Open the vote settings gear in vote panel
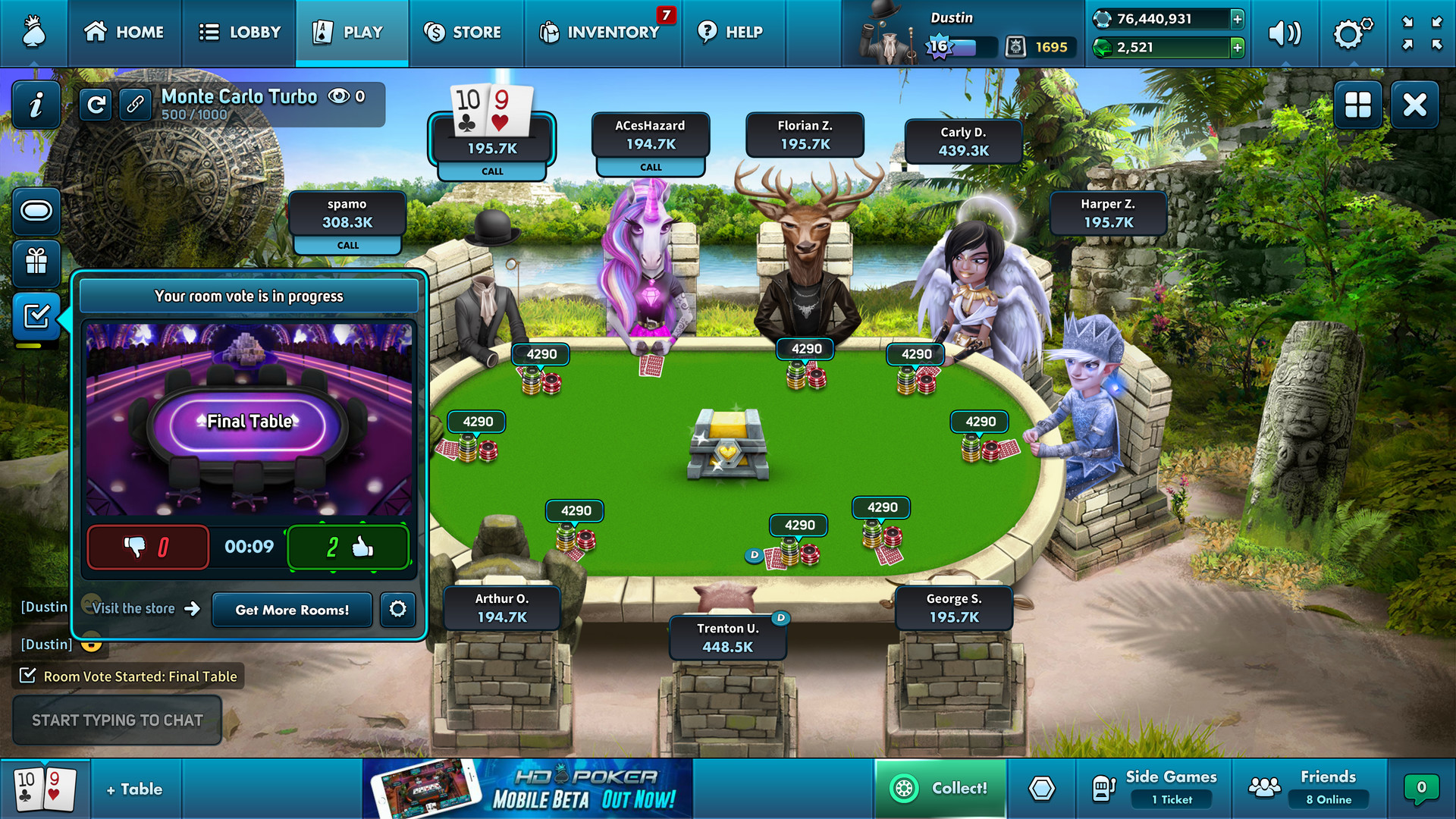This screenshot has width=1456, height=819. click(x=397, y=610)
